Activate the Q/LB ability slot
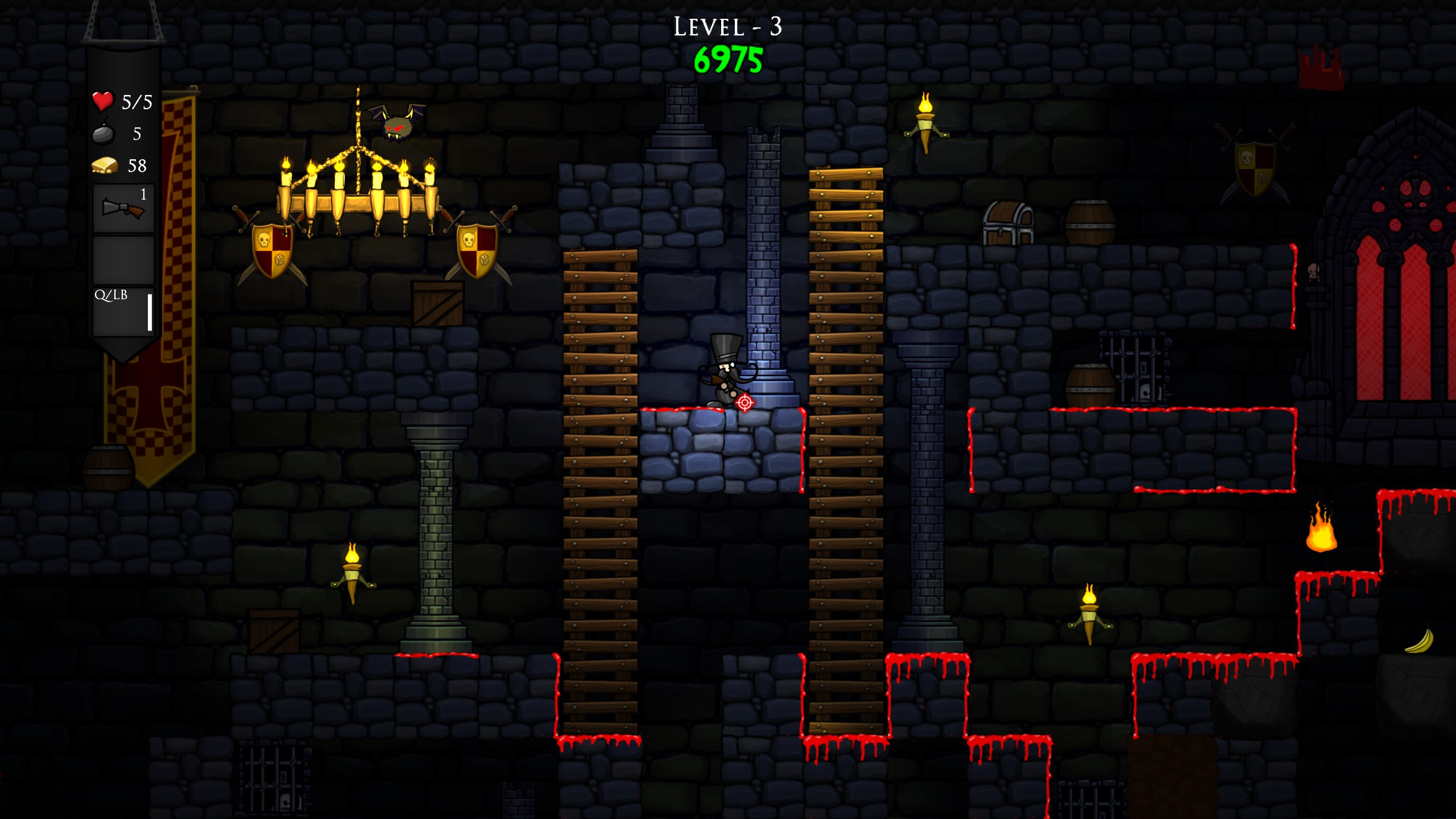This screenshot has width=1456, height=819. (123, 312)
